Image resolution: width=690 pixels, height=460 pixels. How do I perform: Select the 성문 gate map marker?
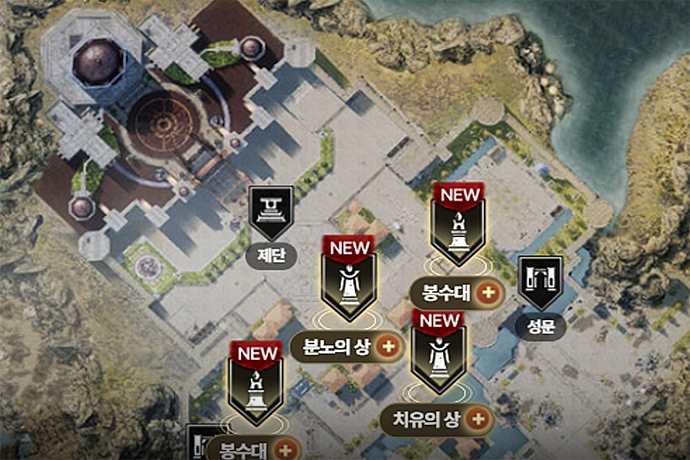point(541,282)
